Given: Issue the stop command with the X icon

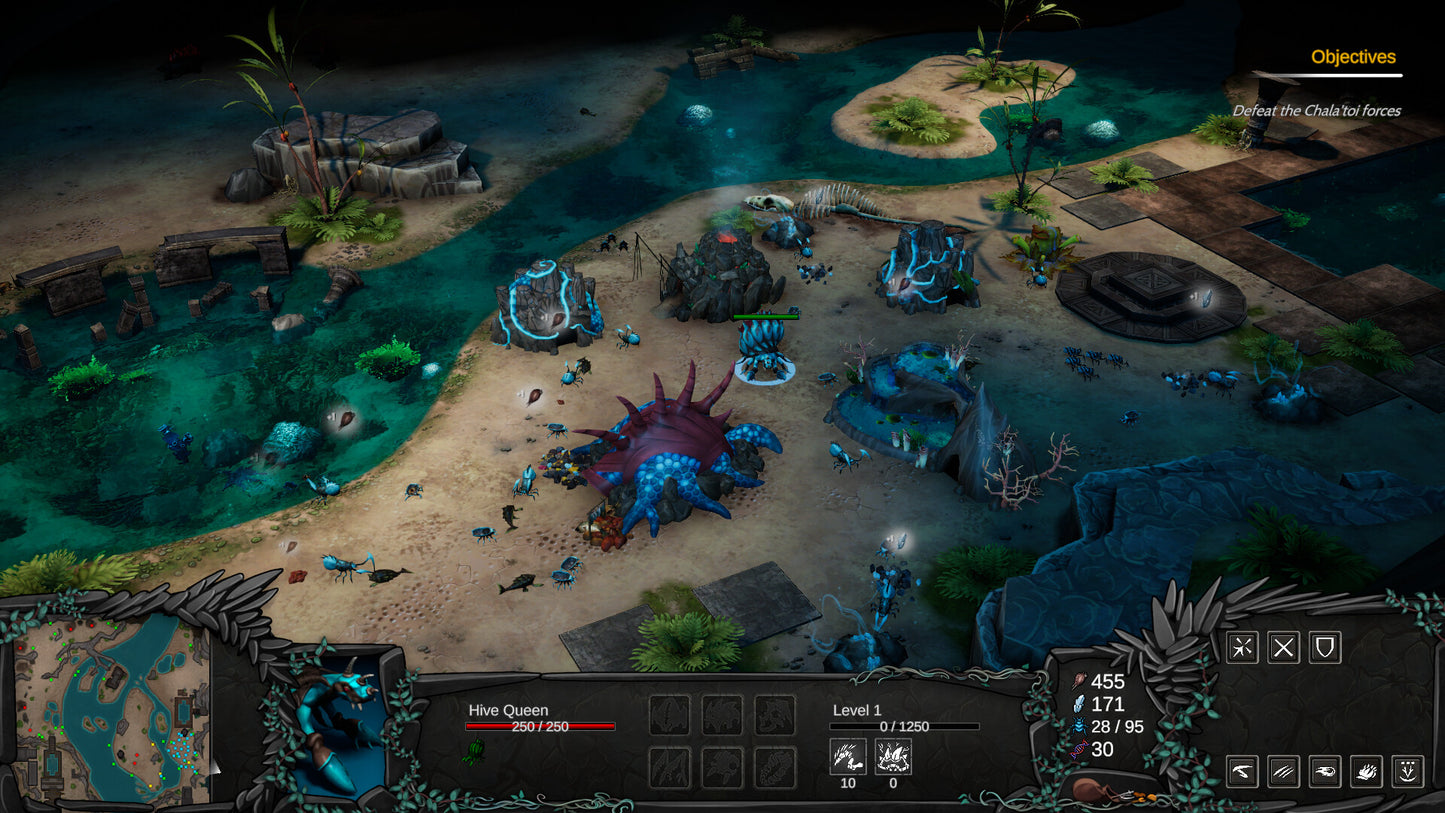Looking at the screenshot, I should click(1284, 648).
